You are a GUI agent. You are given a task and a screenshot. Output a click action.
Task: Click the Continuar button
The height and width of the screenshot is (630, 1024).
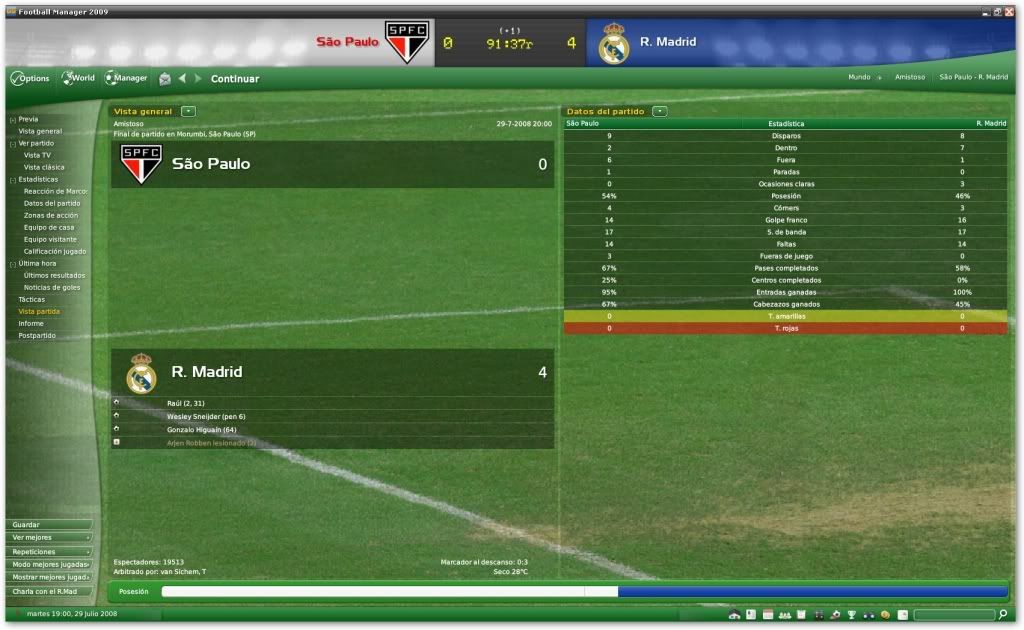(235, 79)
